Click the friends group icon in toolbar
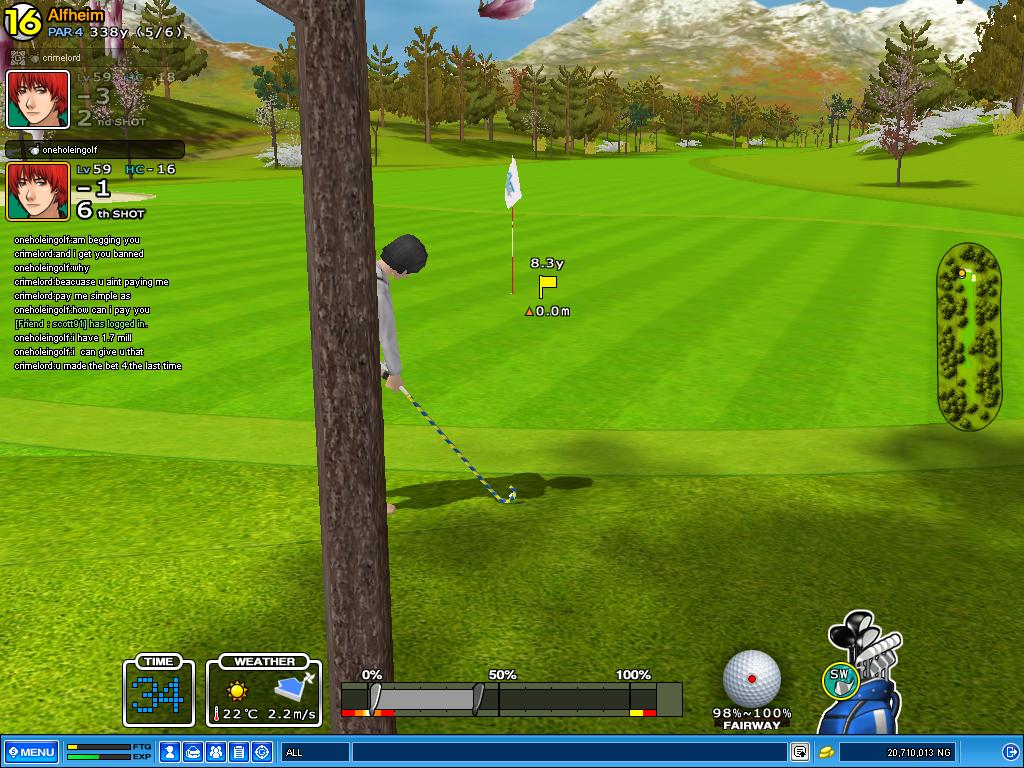Image resolution: width=1024 pixels, height=768 pixels. coord(216,752)
